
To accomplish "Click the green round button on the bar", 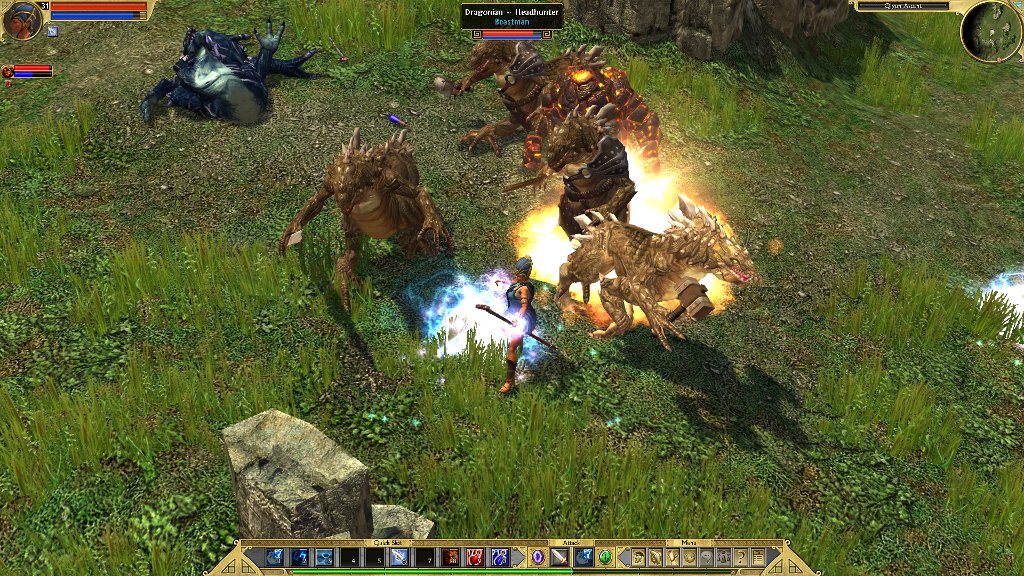I will (605, 557).
